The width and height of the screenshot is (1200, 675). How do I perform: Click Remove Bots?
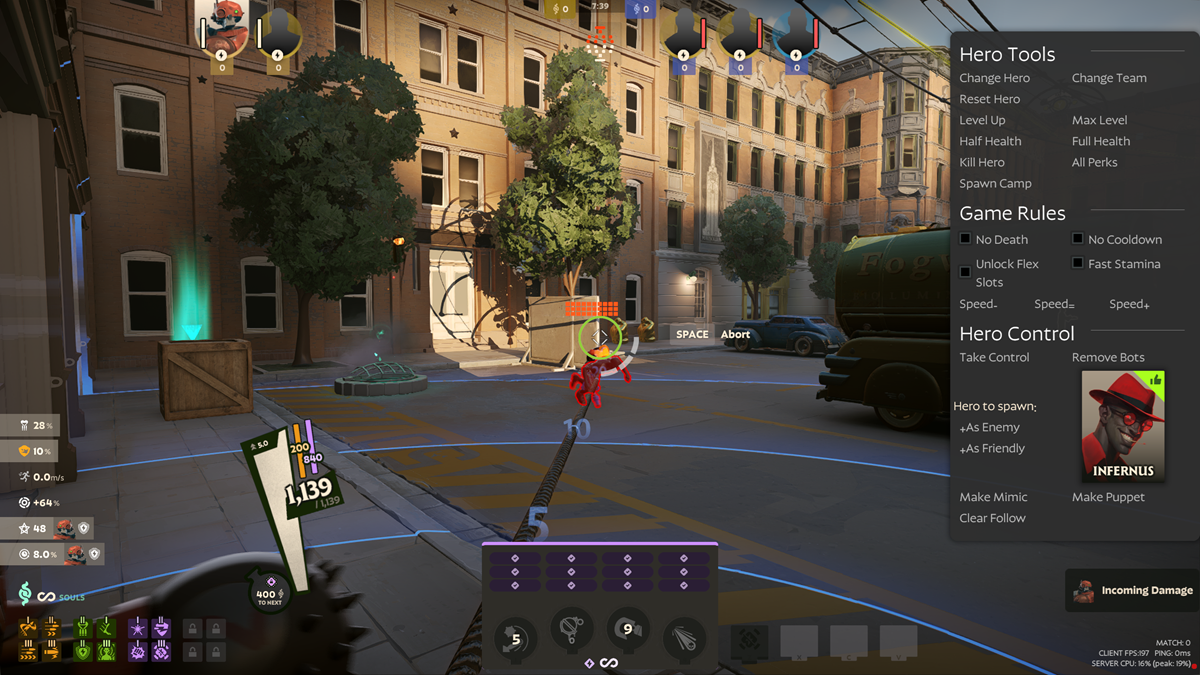point(1108,357)
